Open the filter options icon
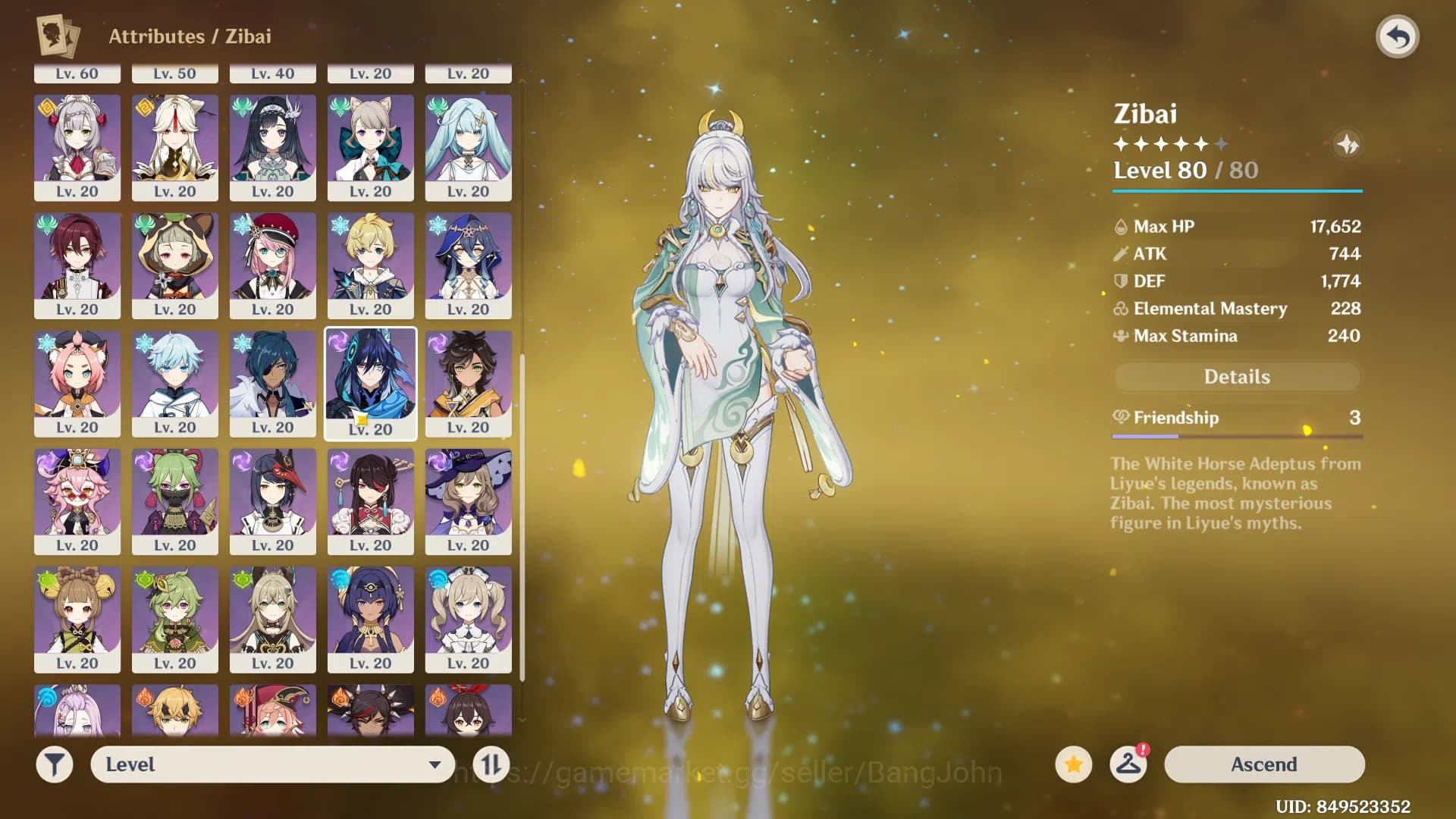Viewport: 1456px width, 819px height. pyautogui.click(x=54, y=764)
